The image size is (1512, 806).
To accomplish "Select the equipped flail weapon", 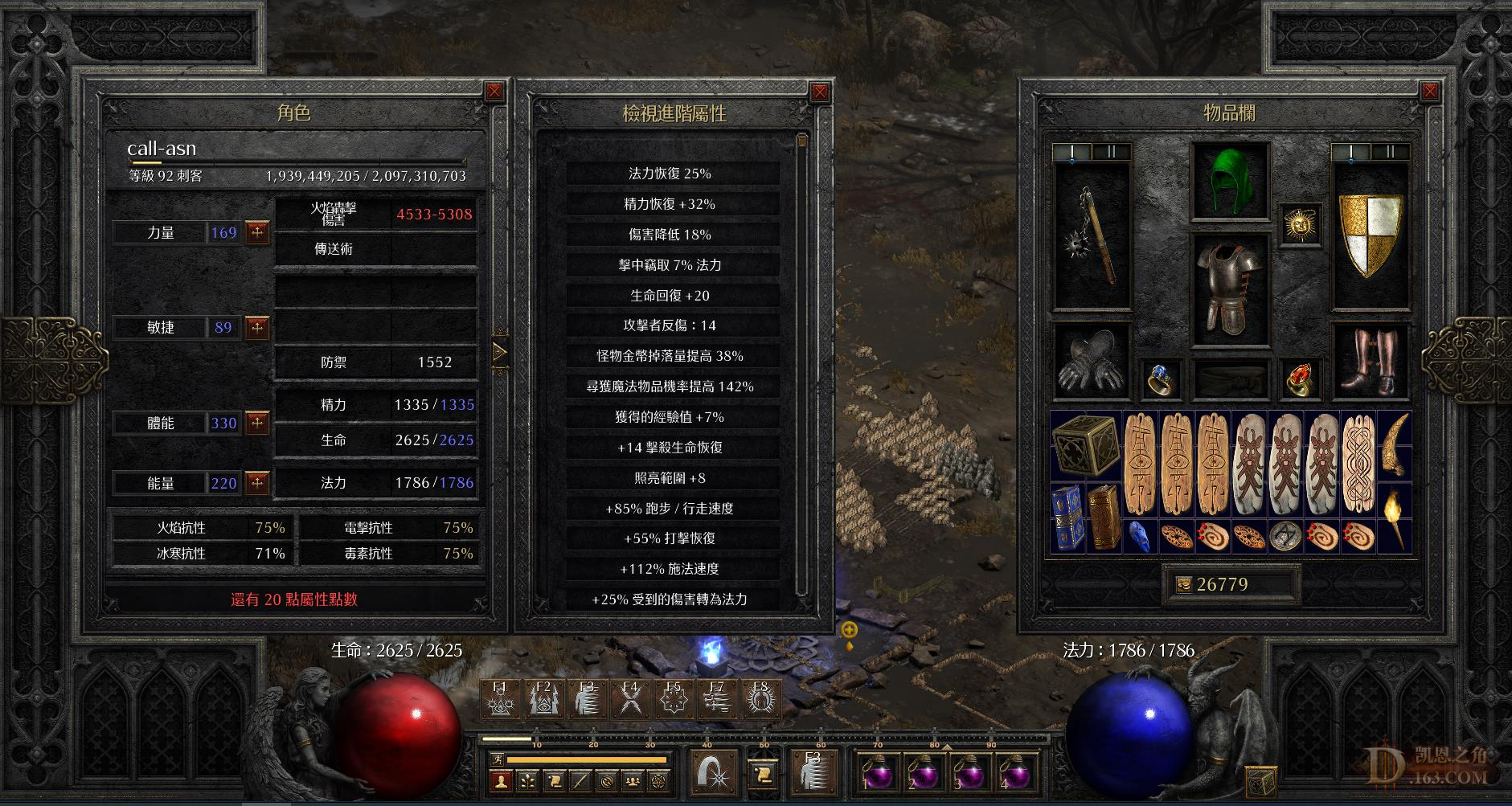I will [x=1092, y=235].
